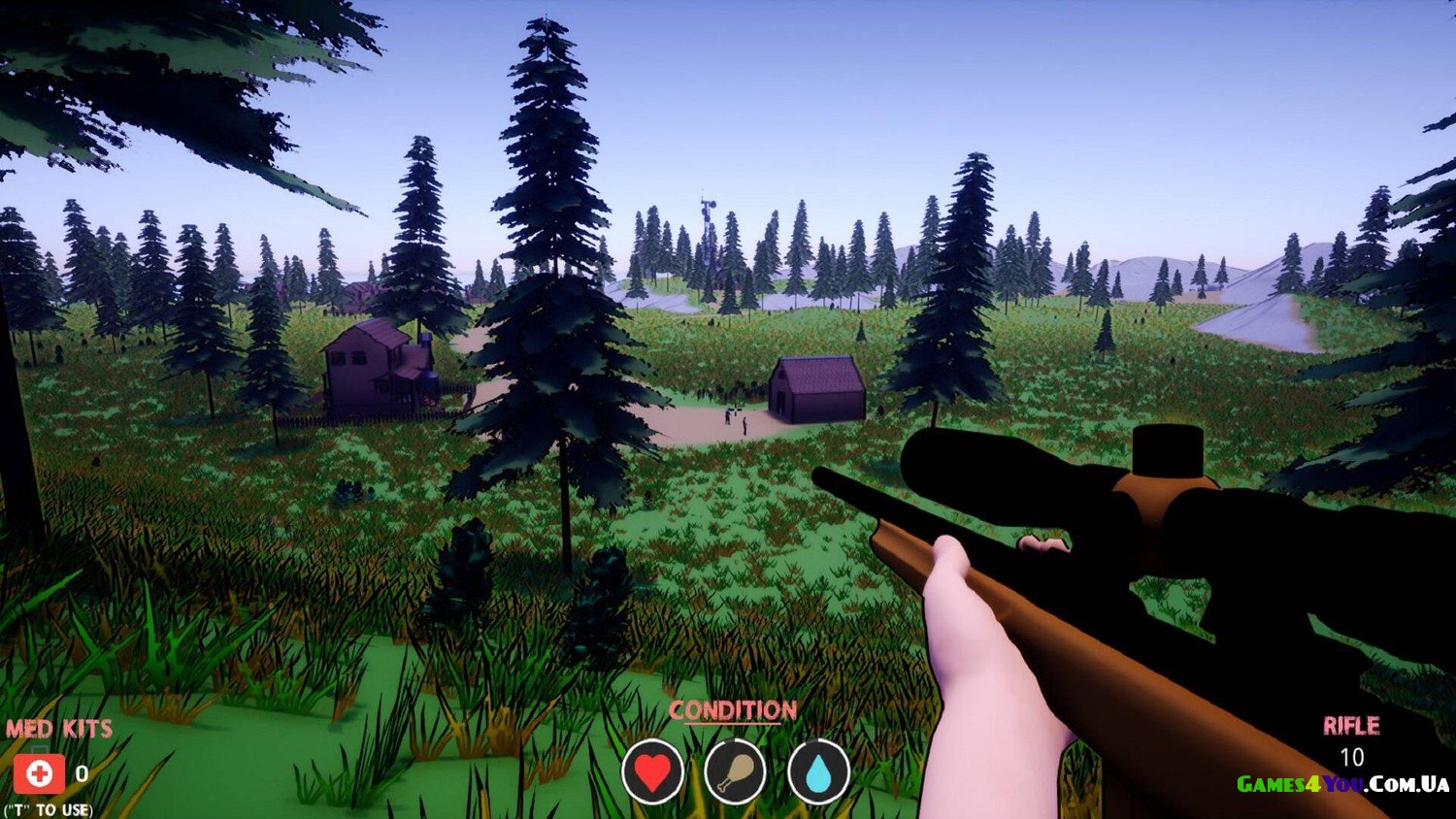The width and height of the screenshot is (1456, 819).
Task: Click the drumstick hunger condition icon
Action: coord(736,772)
